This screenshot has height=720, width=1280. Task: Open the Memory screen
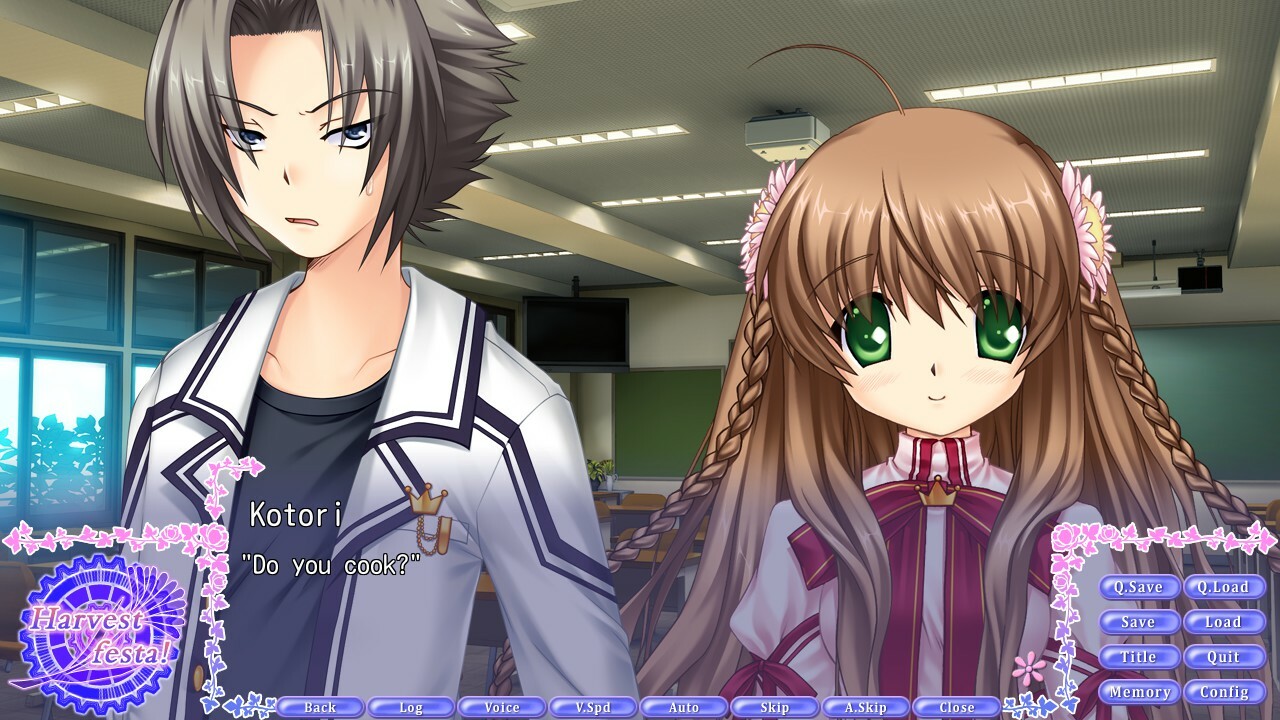coord(1141,691)
